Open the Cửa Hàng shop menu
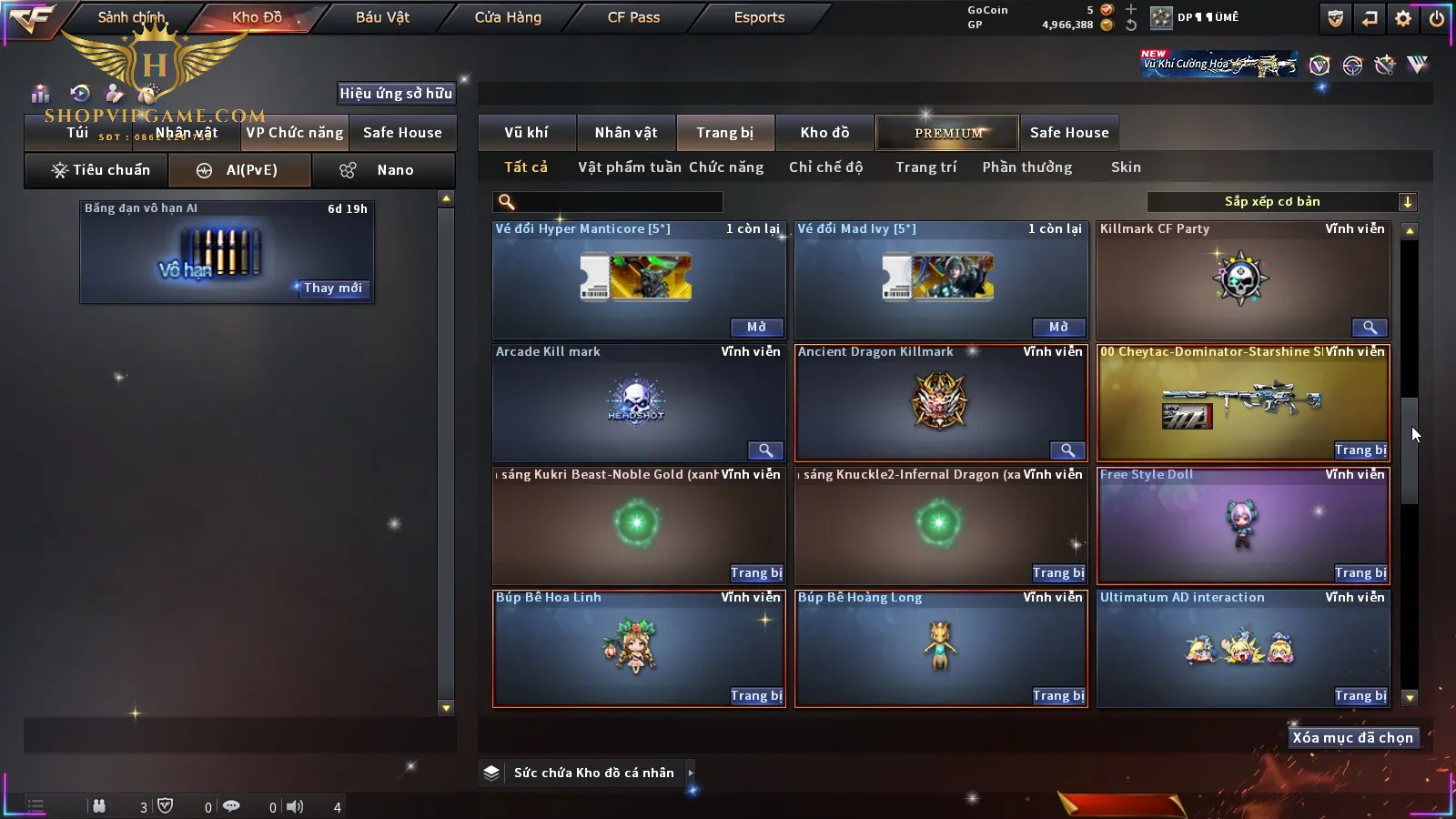The image size is (1456, 819). click(508, 17)
